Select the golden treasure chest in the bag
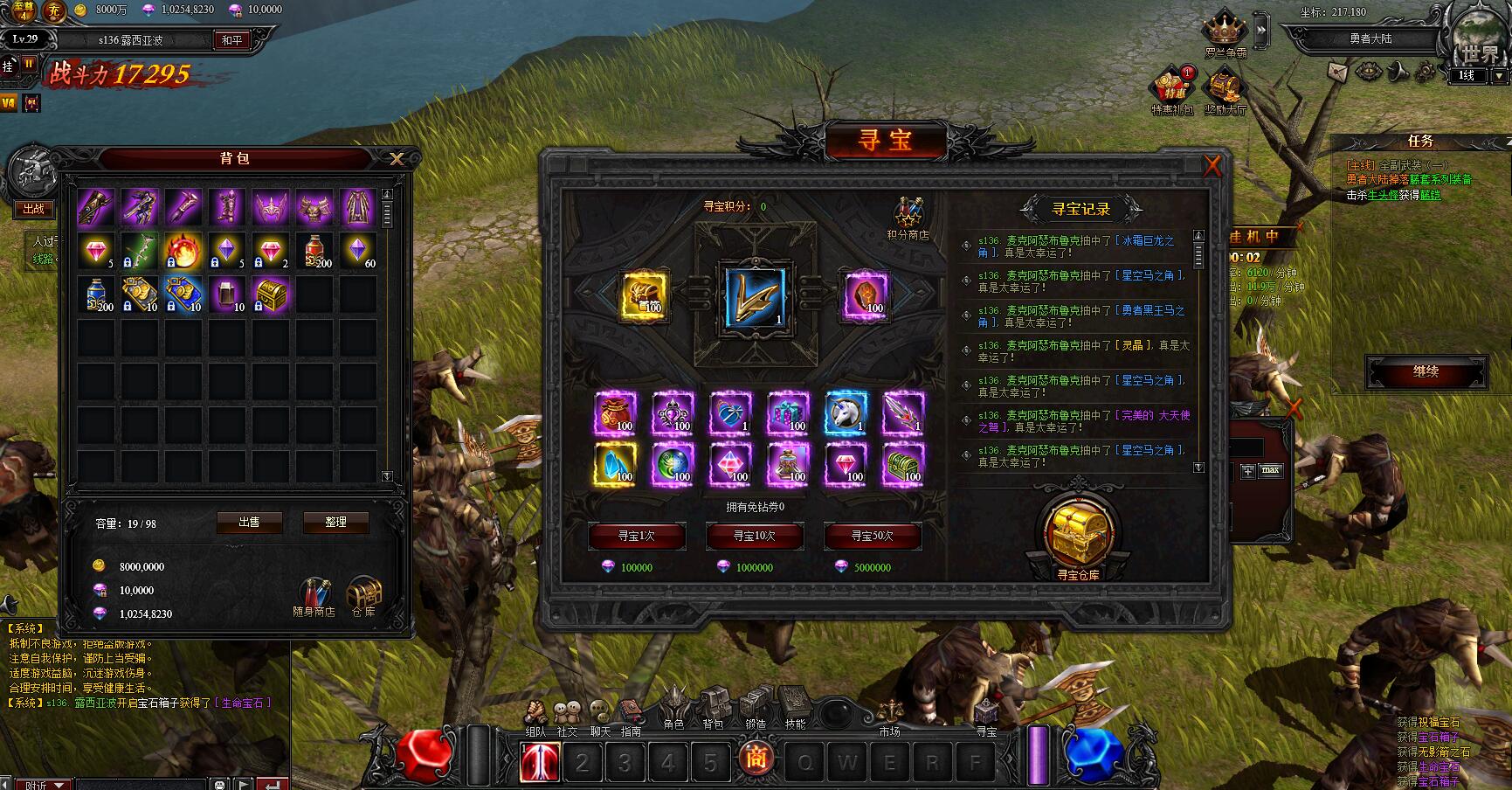This screenshot has height=790, width=1512. click(x=271, y=295)
